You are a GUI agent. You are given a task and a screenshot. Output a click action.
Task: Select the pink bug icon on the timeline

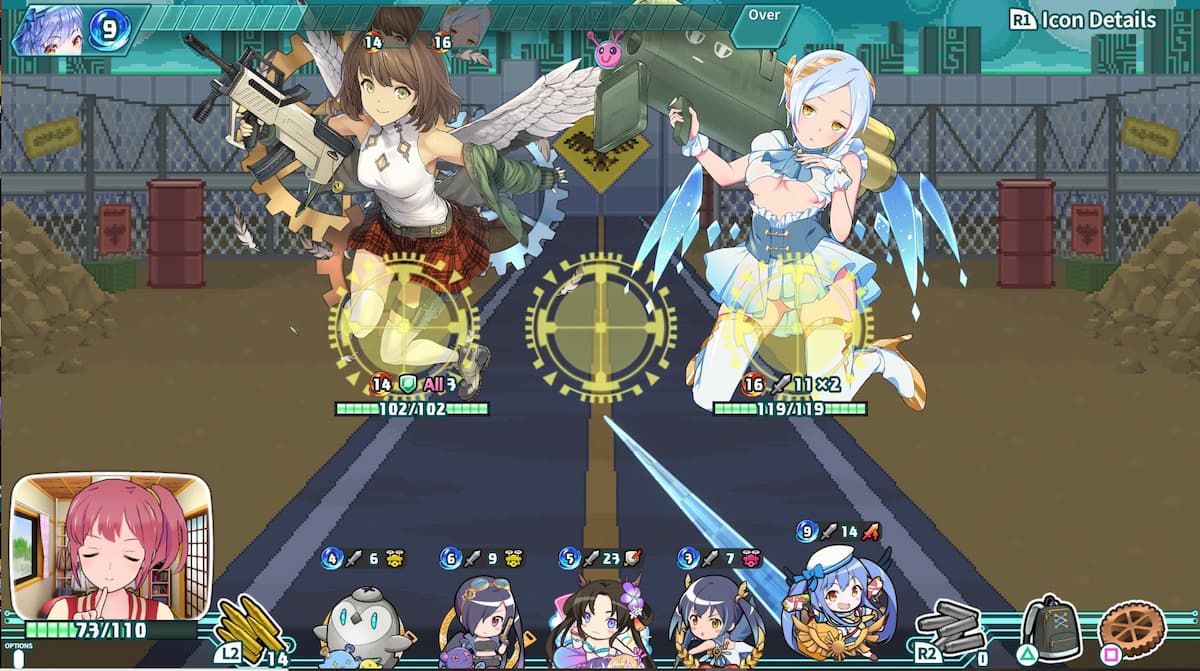pos(607,50)
